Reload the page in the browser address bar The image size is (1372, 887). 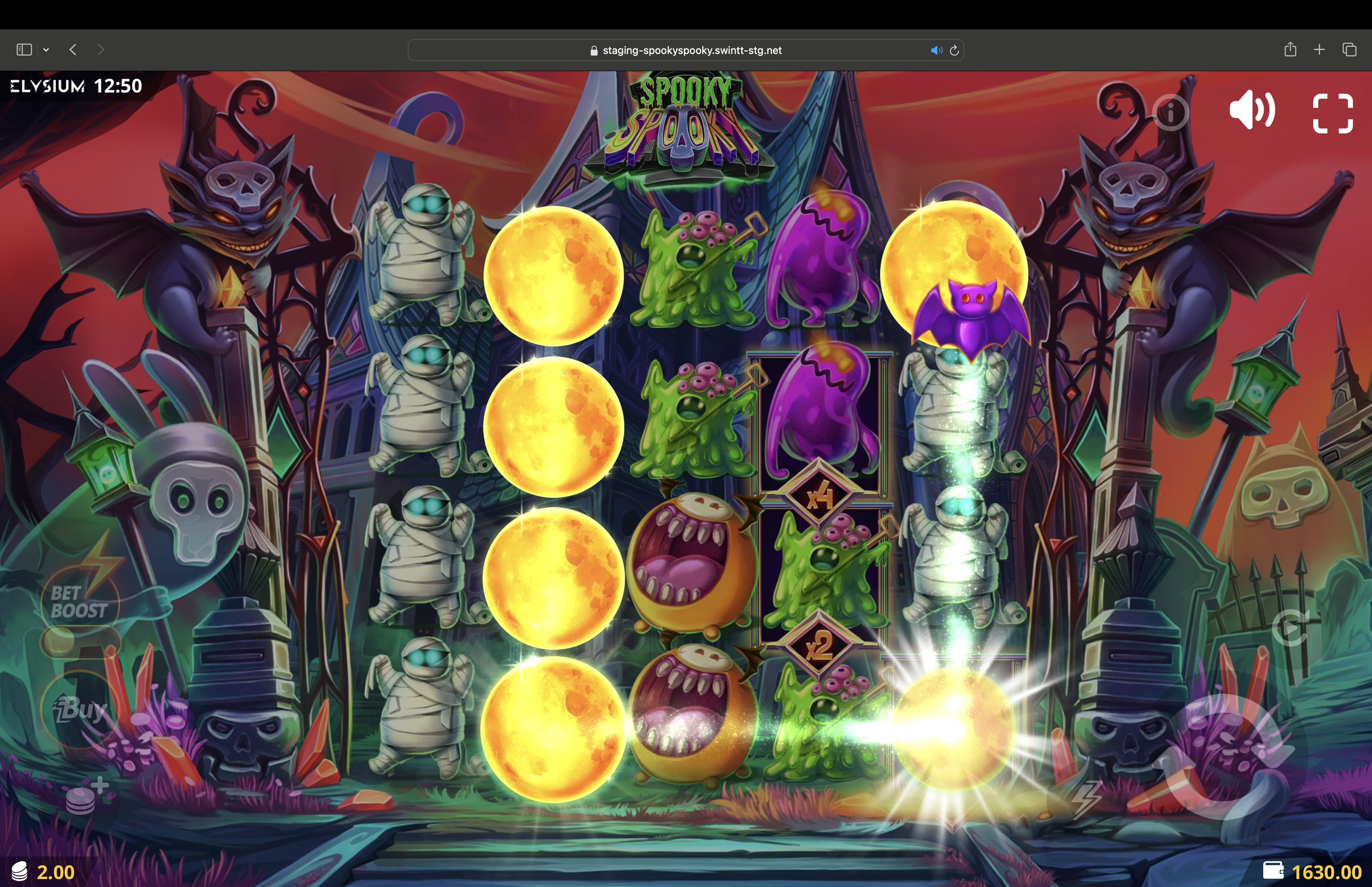click(x=954, y=50)
